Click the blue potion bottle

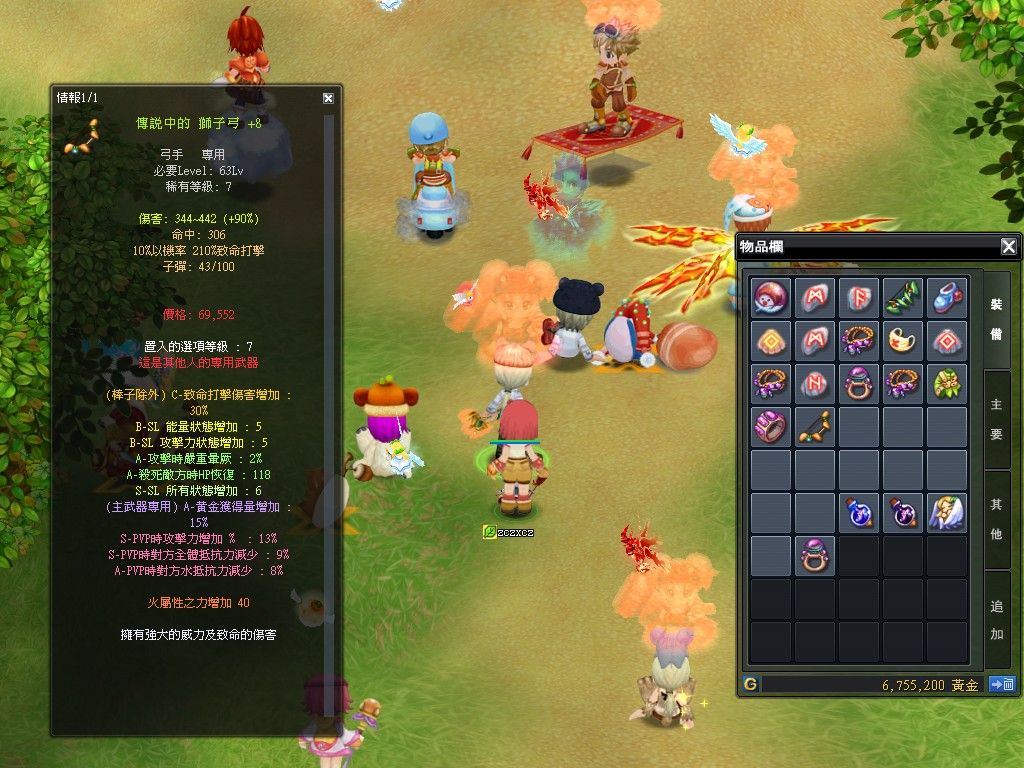click(859, 513)
